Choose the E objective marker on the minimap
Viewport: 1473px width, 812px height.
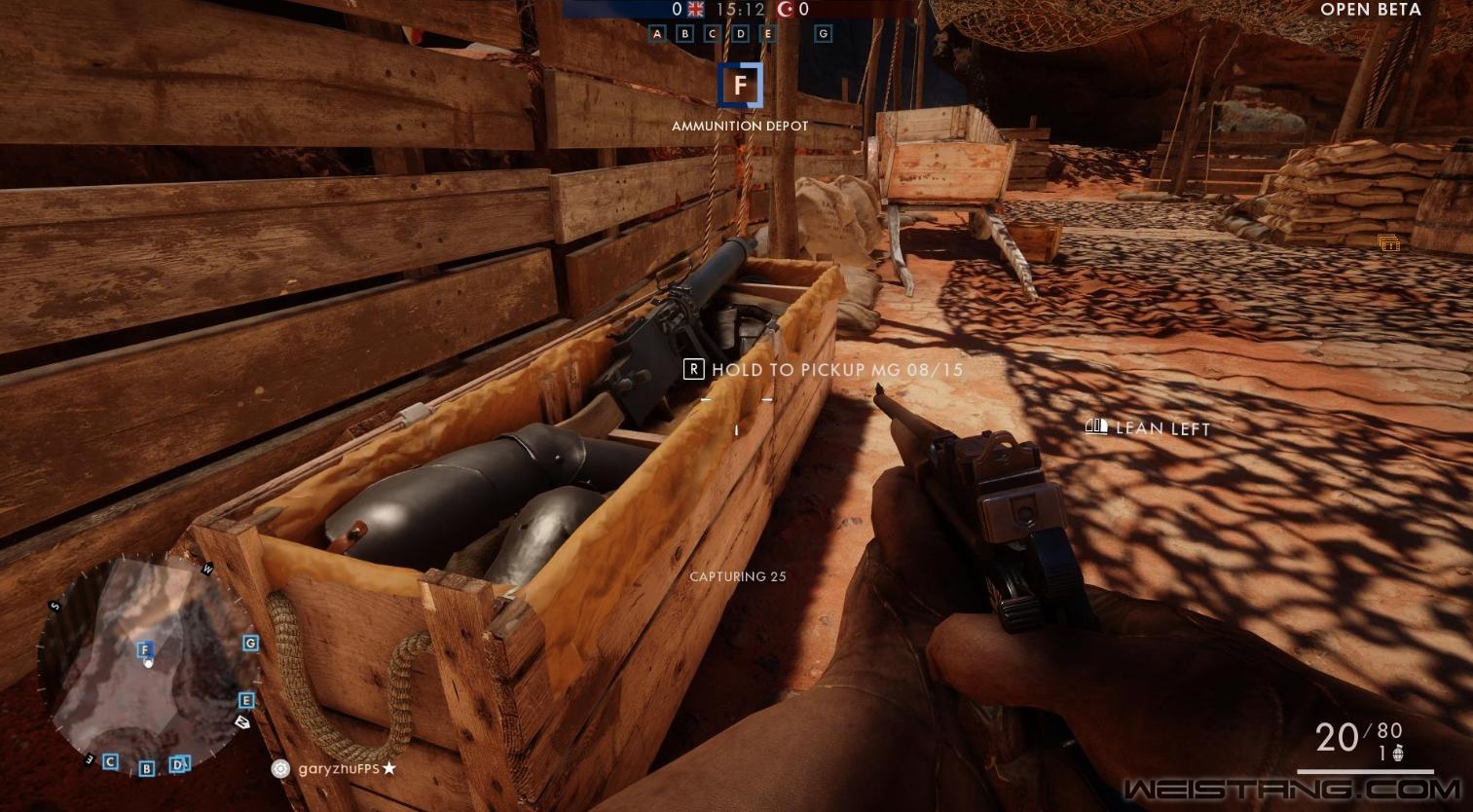pos(246,700)
